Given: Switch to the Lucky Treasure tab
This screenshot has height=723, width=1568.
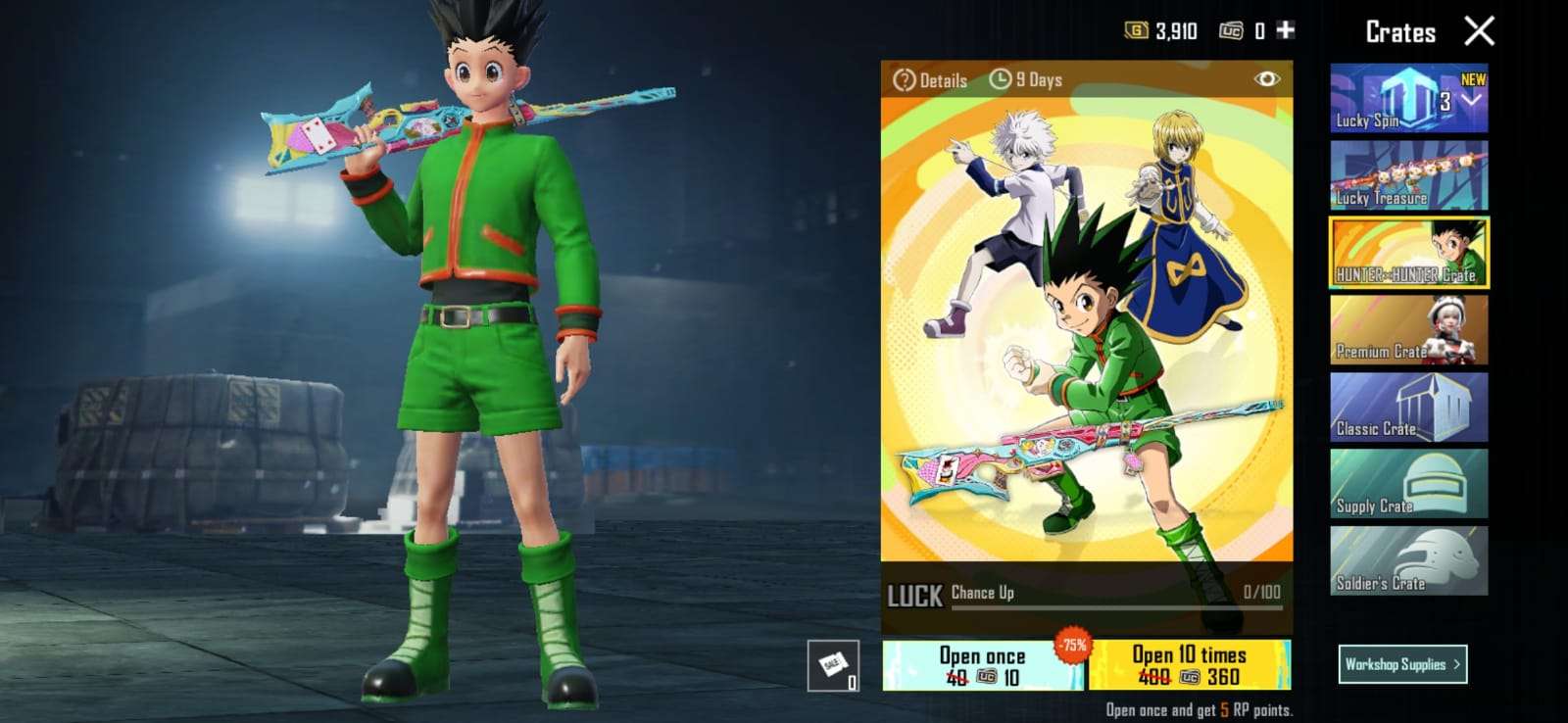Looking at the screenshot, I should pos(1408,175).
